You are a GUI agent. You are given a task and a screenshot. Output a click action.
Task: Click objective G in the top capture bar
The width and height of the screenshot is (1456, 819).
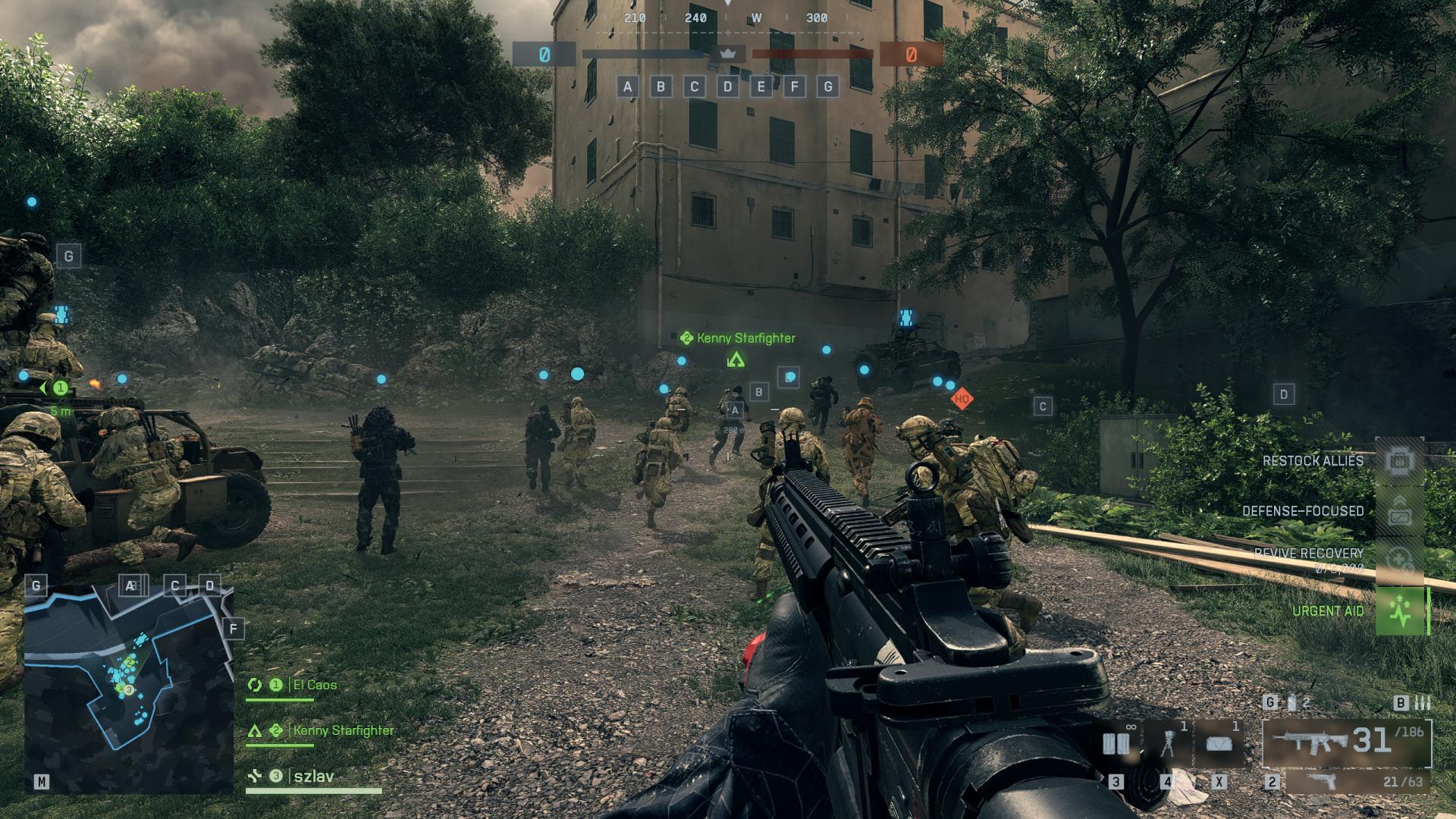click(x=828, y=86)
